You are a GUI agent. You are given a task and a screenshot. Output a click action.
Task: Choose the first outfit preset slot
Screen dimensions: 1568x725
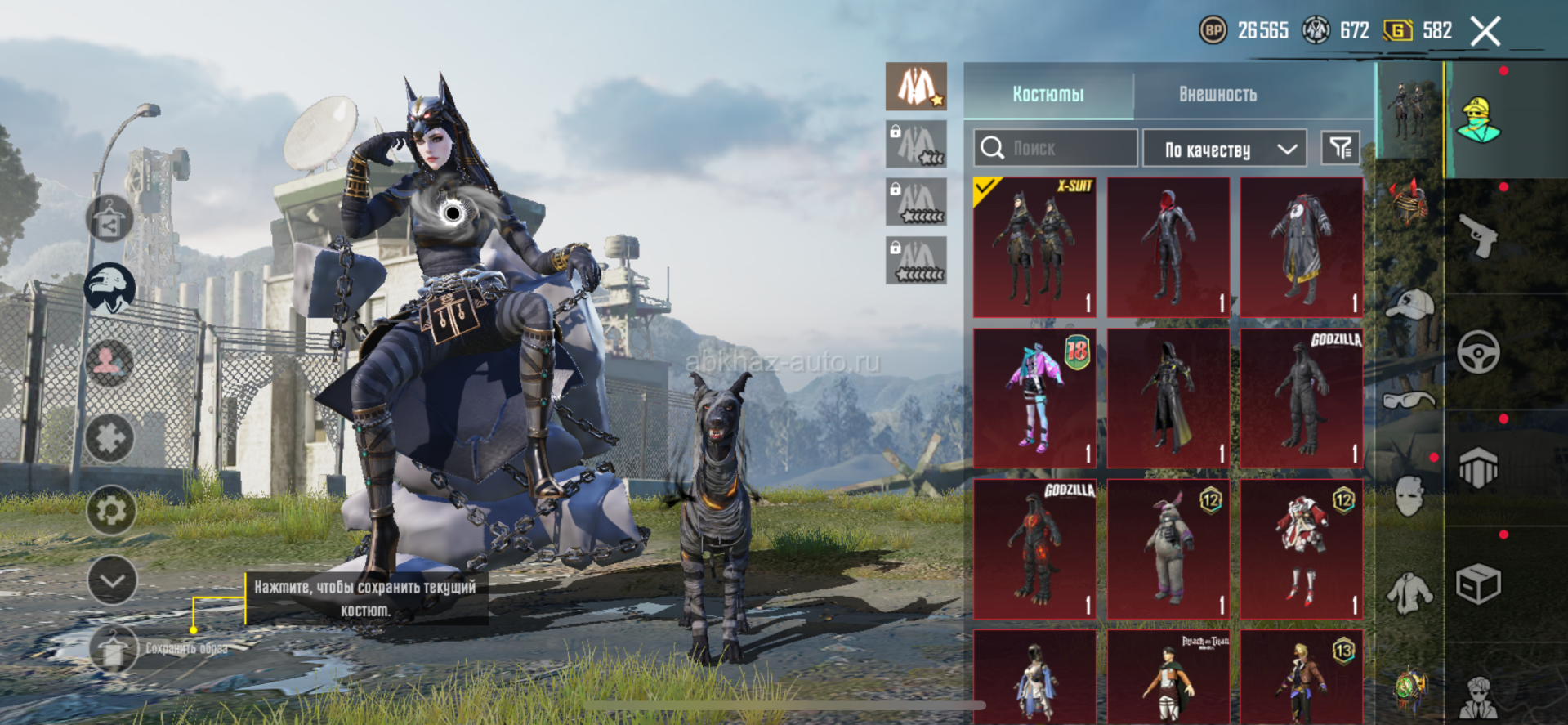(916, 86)
